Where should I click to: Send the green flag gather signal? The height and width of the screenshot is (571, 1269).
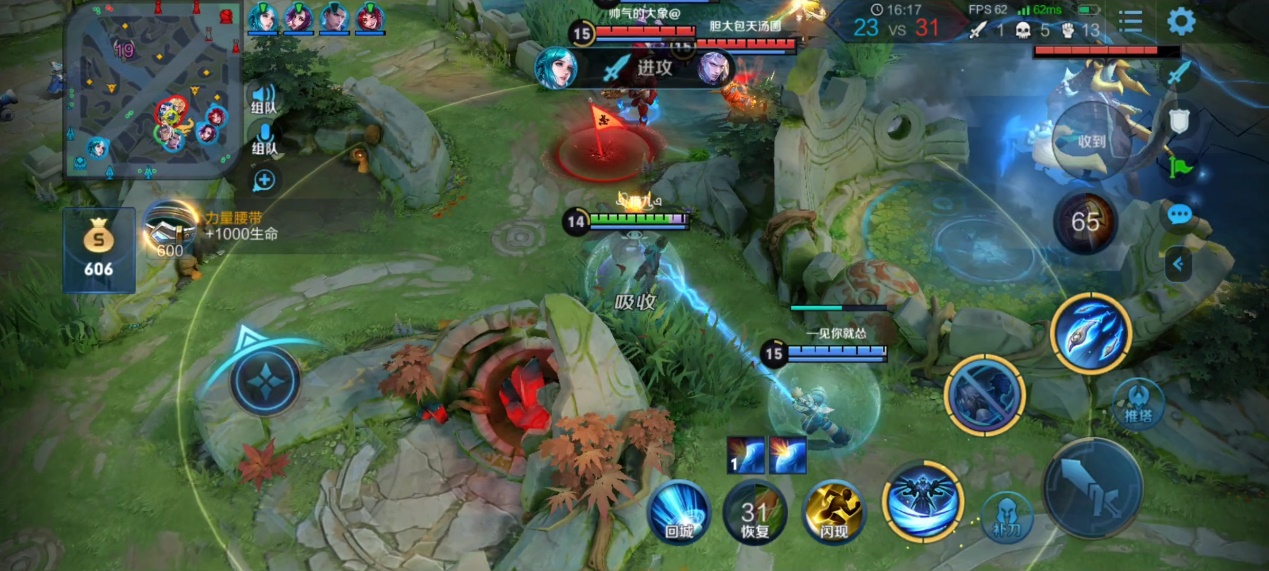coord(1181,166)
